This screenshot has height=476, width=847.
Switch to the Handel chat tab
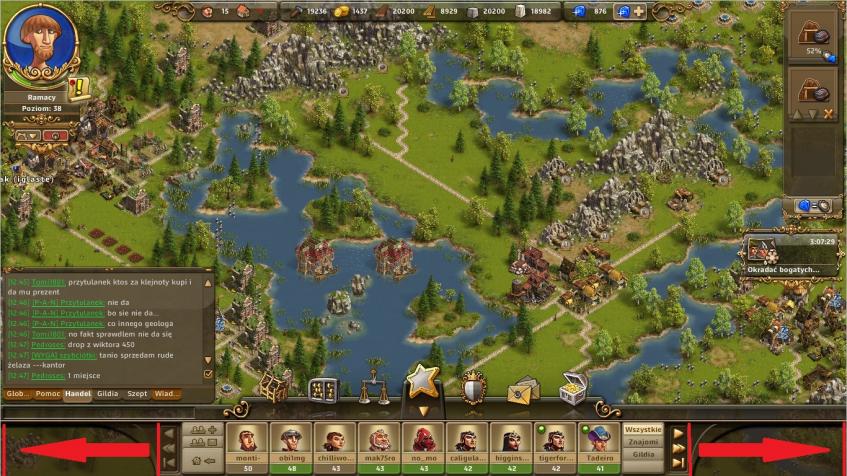click(x=77, y=394)
